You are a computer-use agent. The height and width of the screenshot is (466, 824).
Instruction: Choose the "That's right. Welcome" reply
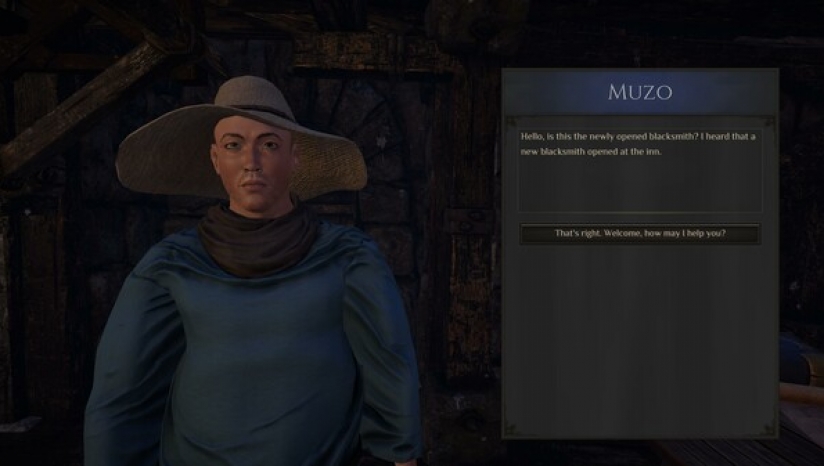[x=640, y=234]
